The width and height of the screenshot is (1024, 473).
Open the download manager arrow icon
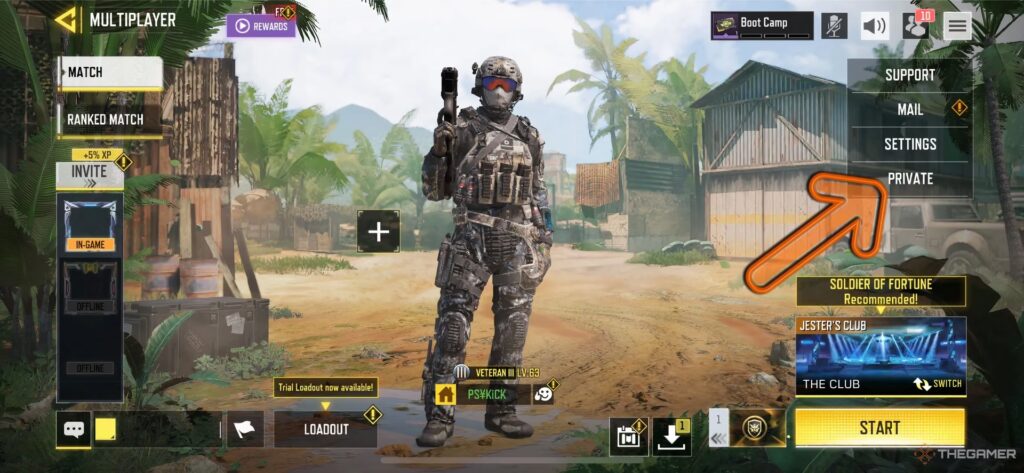[x=672, y=435]
